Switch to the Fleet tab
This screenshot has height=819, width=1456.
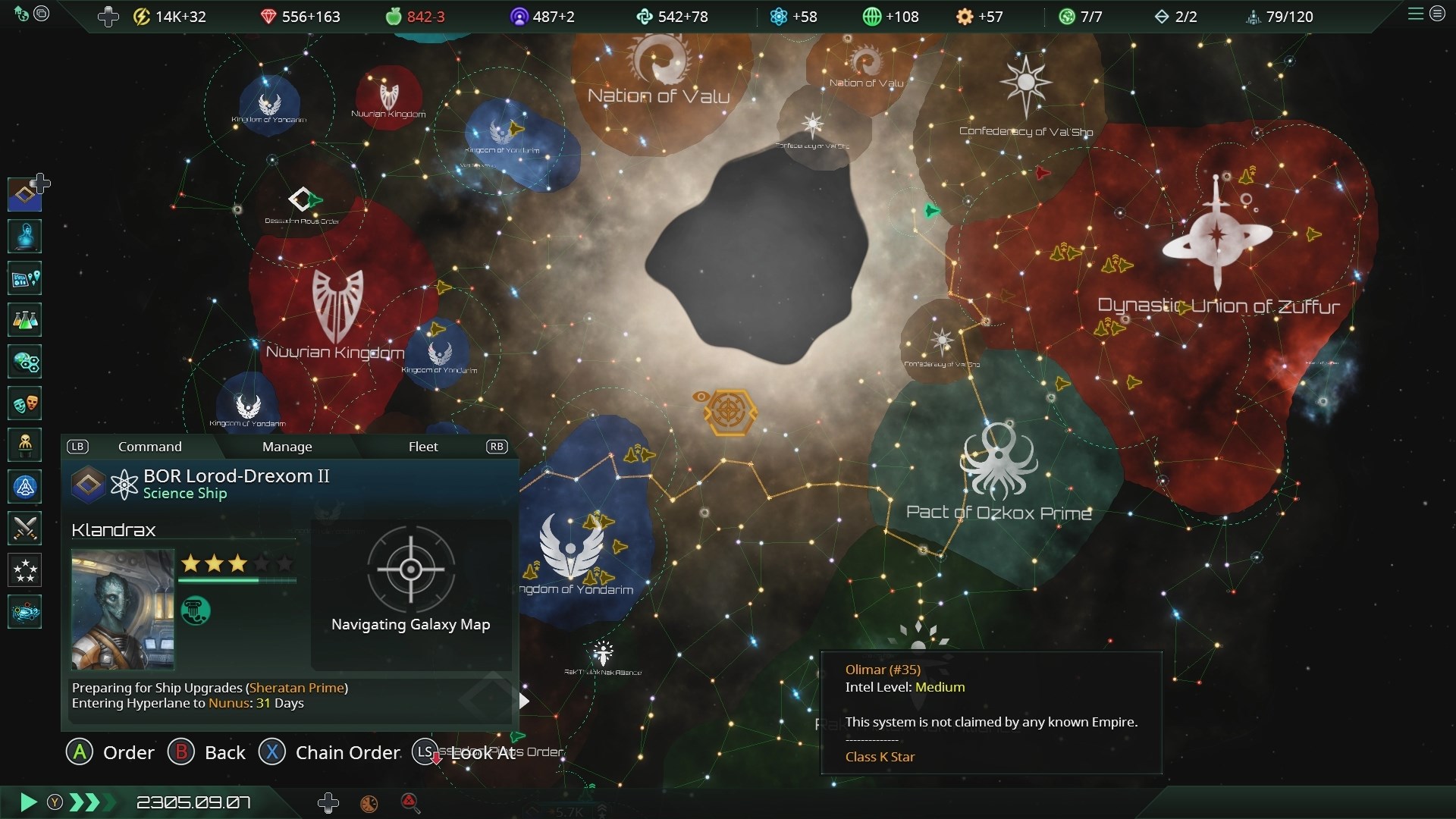pyautogui.click(x=423, y=447)
